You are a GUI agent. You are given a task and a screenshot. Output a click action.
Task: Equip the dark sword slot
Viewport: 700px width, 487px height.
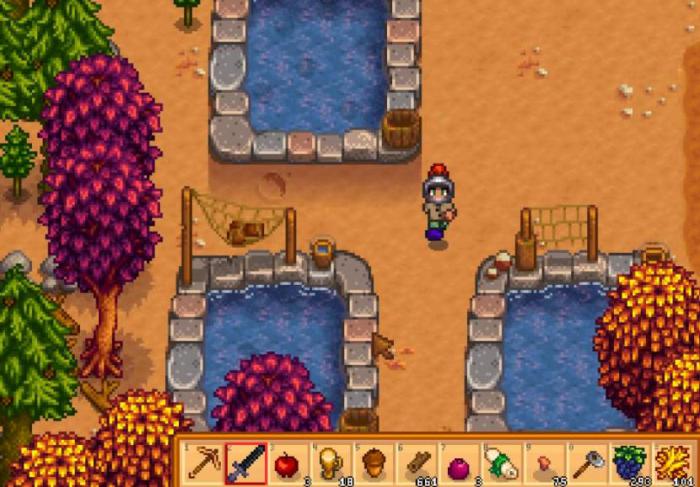246,462
